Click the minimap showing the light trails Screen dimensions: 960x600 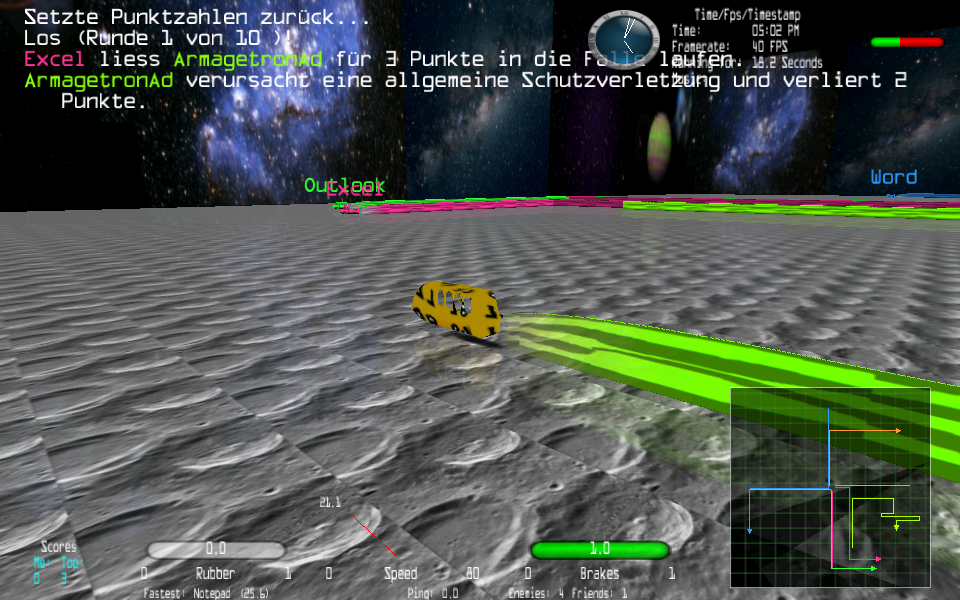pos(830,487)
